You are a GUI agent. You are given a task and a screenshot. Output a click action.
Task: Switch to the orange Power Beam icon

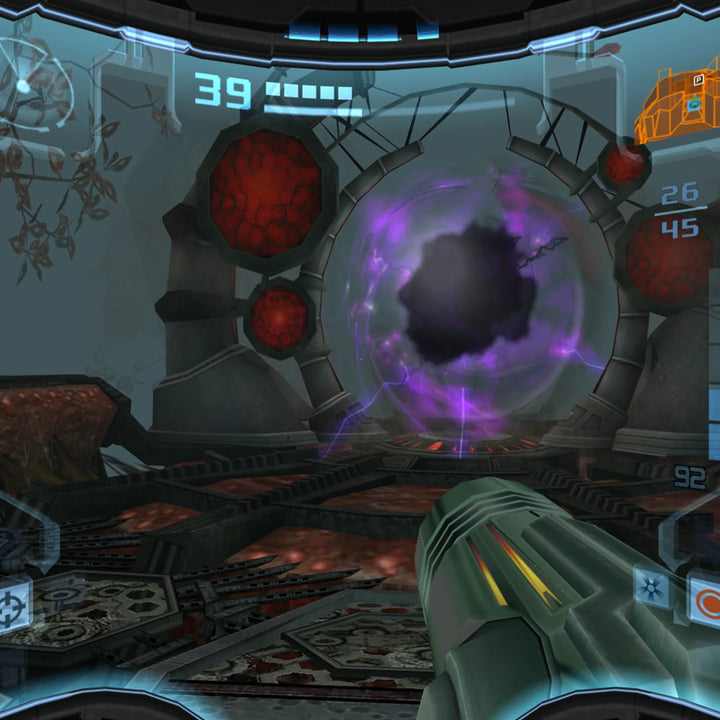(706, 603)
